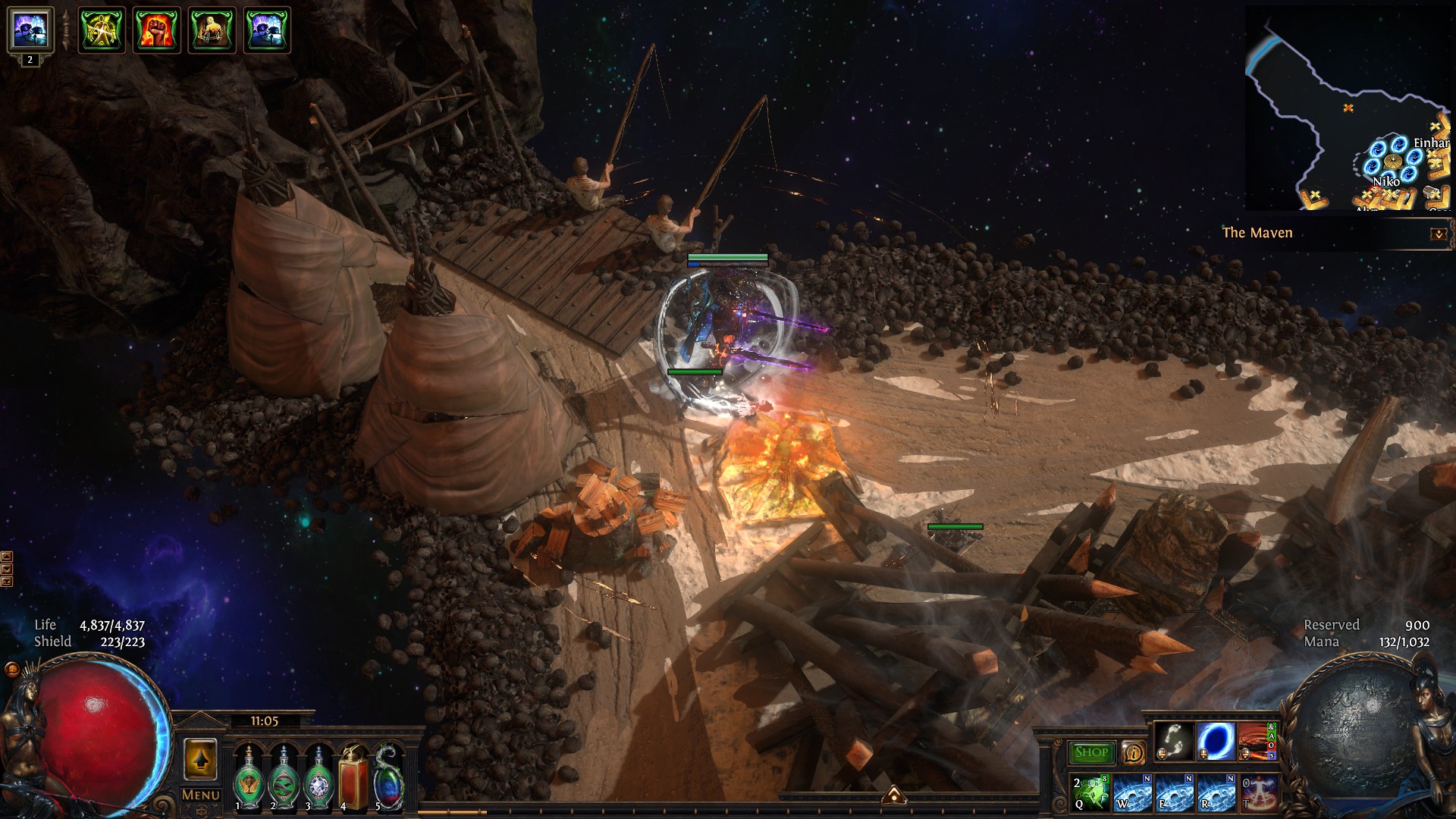Select the white footprints skill slot
The height and width of the screenshot is (819, 1456).
click(1174, 741)
